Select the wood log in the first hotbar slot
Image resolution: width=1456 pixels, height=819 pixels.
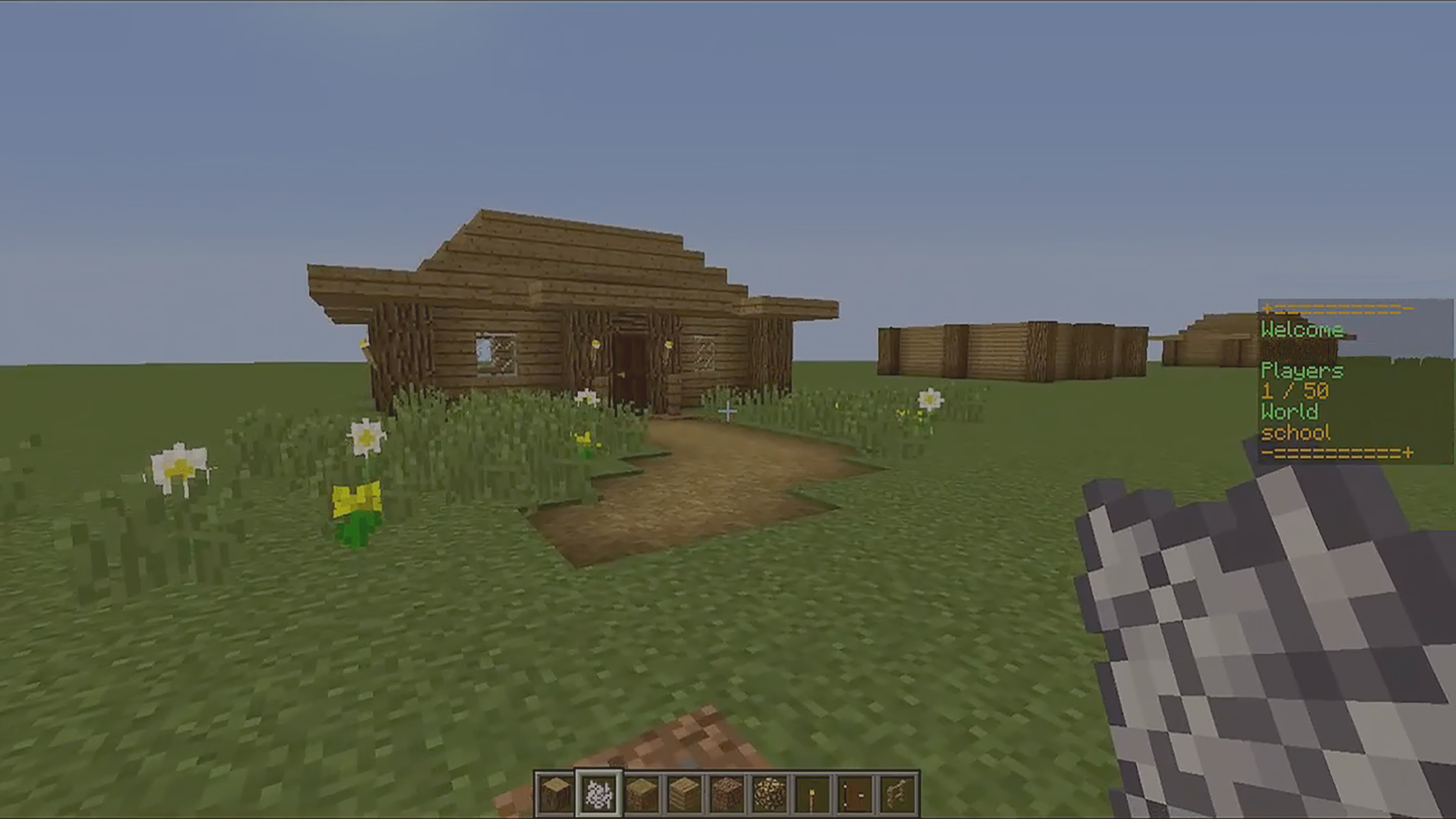556,794
